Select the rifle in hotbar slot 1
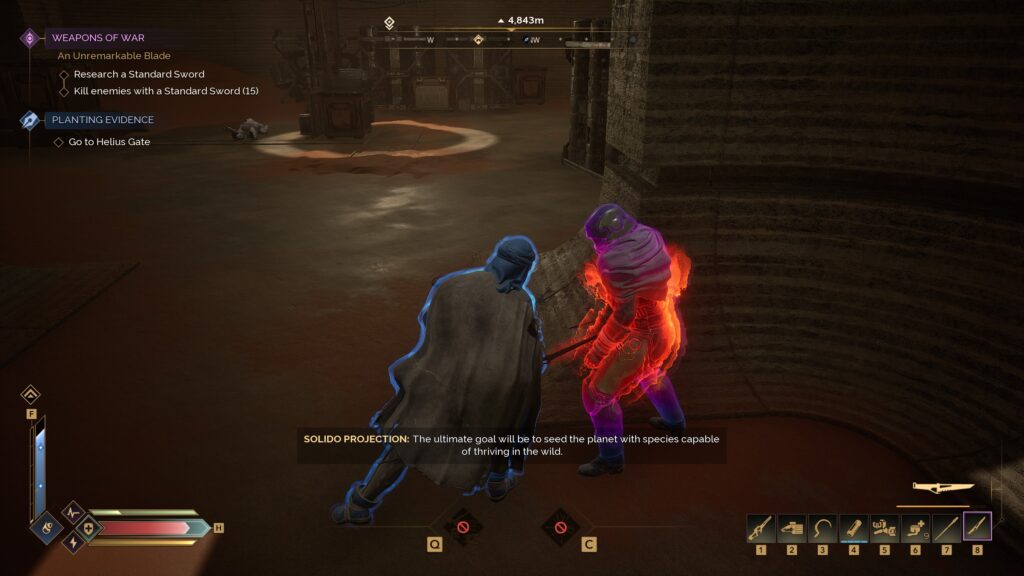The height and width of the screenshot is (576, 1024). click(x=761, y=528)
